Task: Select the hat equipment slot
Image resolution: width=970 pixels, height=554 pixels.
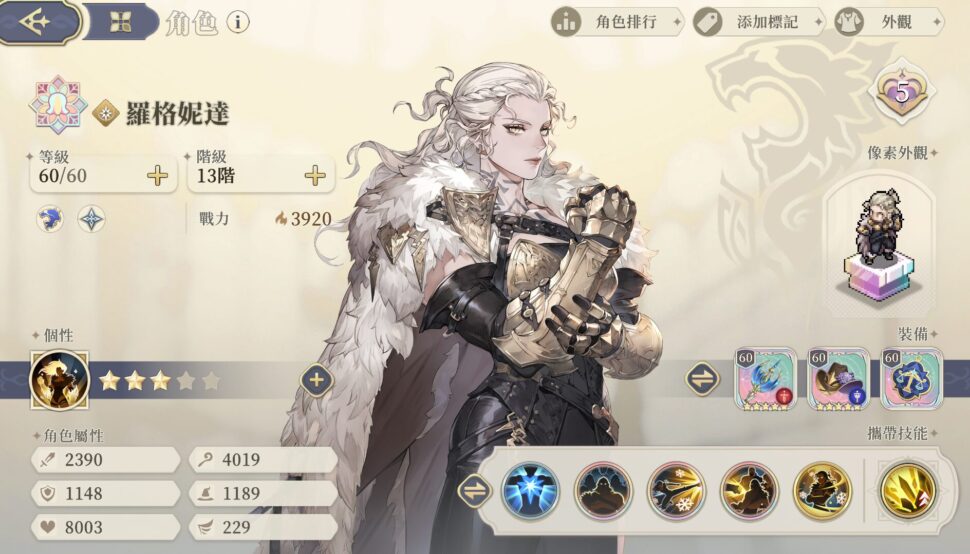Action: (x=838, y=379)
